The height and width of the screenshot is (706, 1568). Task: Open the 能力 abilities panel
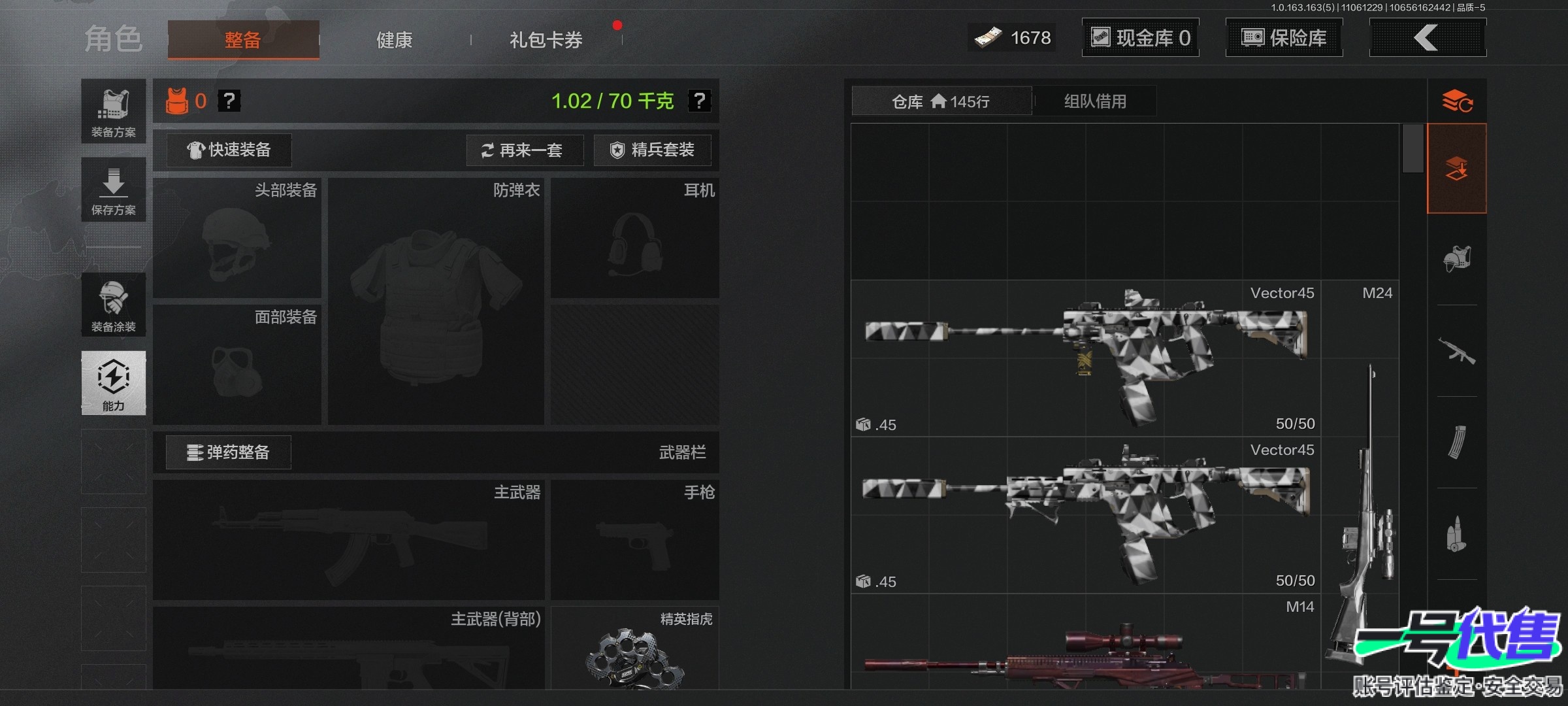pyautogui.click(x=114, y=383)
